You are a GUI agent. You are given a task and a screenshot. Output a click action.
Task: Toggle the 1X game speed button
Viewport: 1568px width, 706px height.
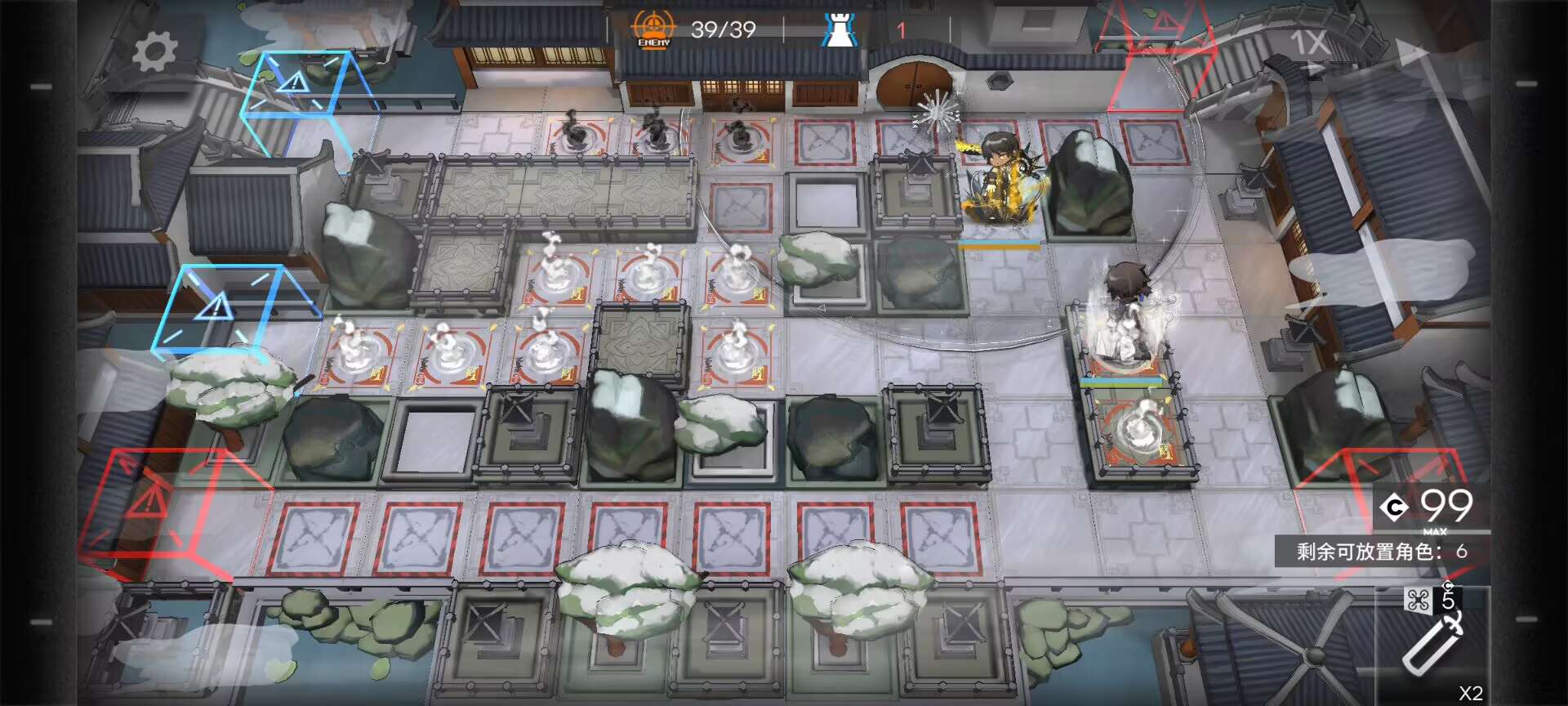point(1309,42)
